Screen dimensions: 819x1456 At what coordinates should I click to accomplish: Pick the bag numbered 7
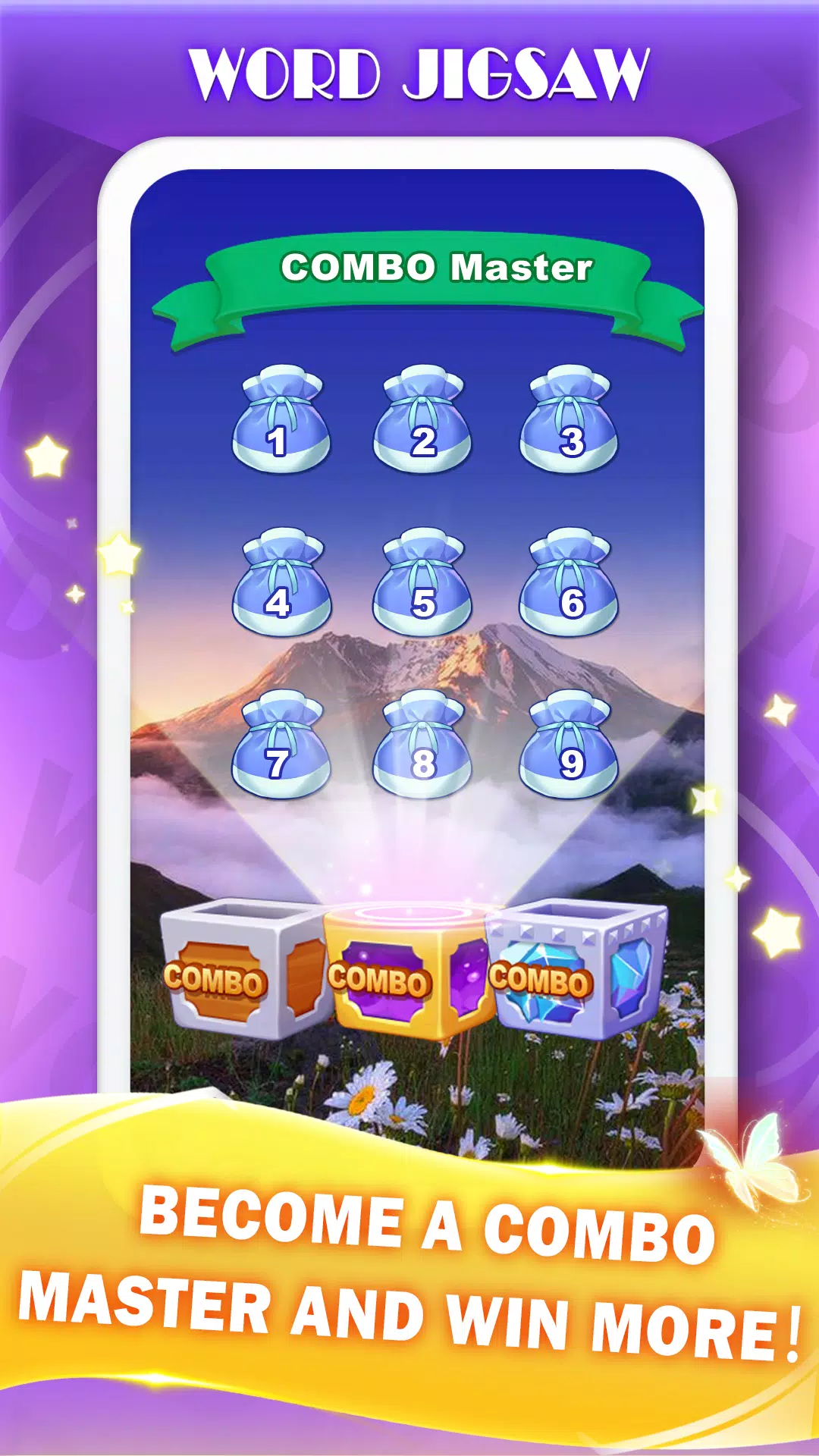tap(281, 745)
